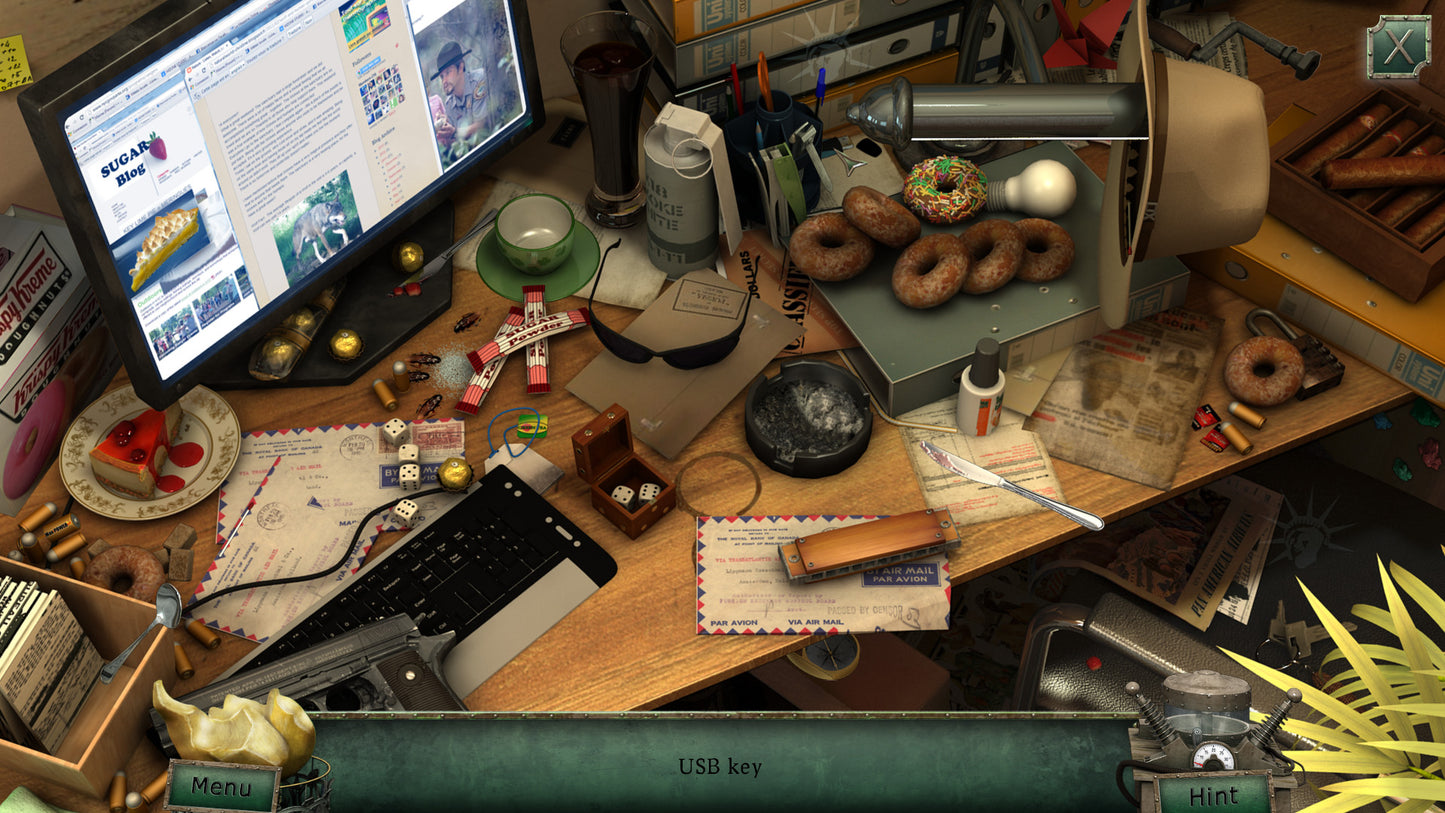Click the sprinkle-covered pink donut

[942, 185]
